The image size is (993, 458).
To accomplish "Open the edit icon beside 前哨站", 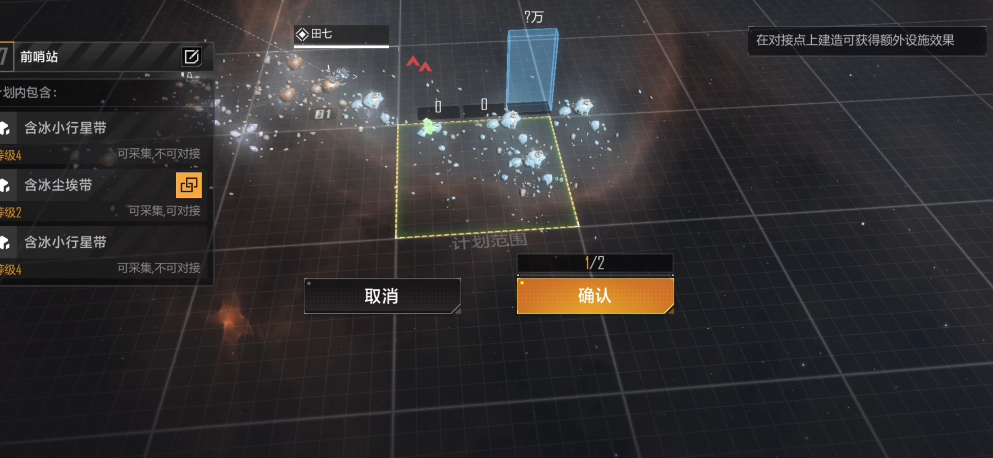I will 191,56.
